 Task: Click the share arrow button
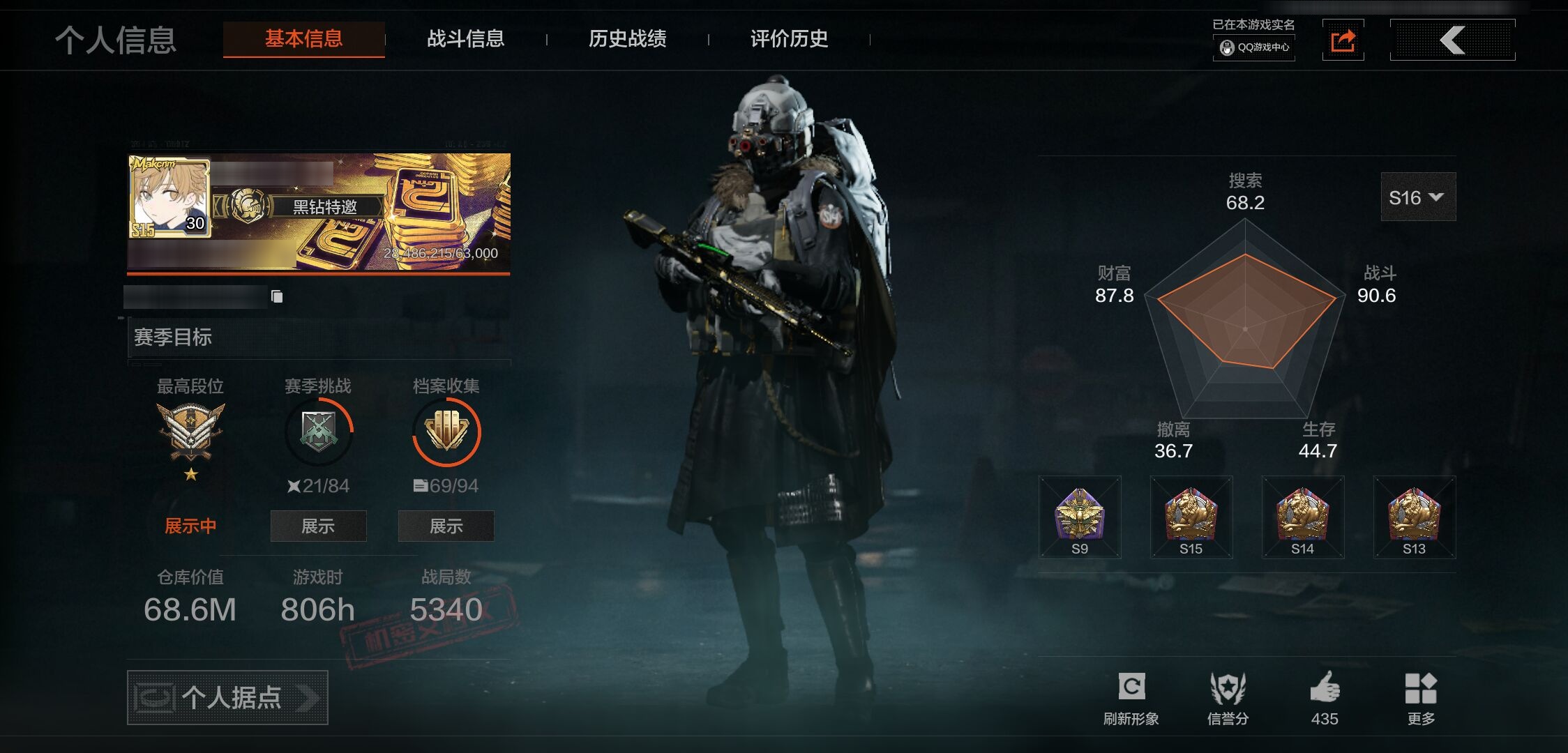point(1343,40)
